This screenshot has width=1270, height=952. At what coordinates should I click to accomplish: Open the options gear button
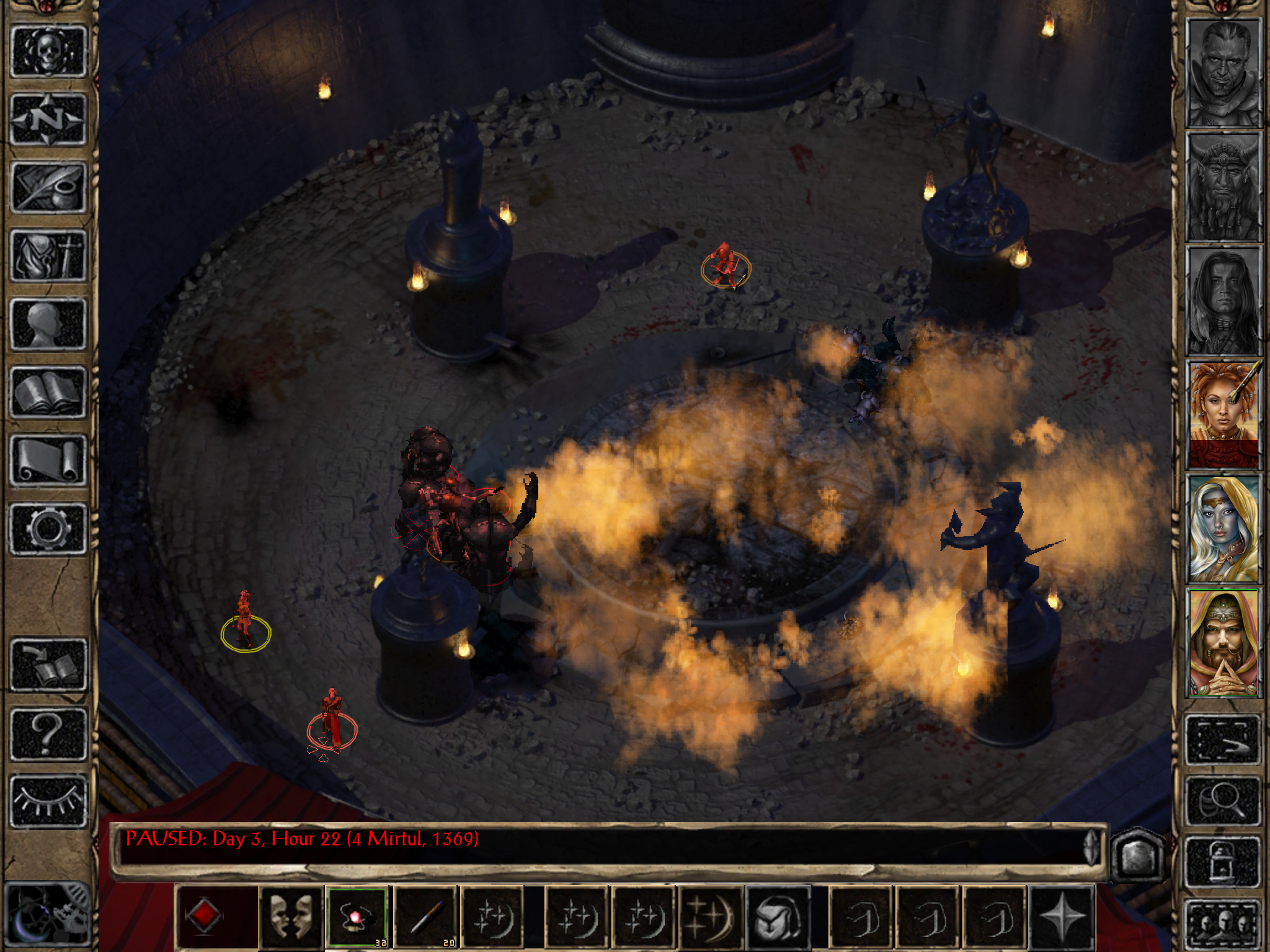coord(48,528)
